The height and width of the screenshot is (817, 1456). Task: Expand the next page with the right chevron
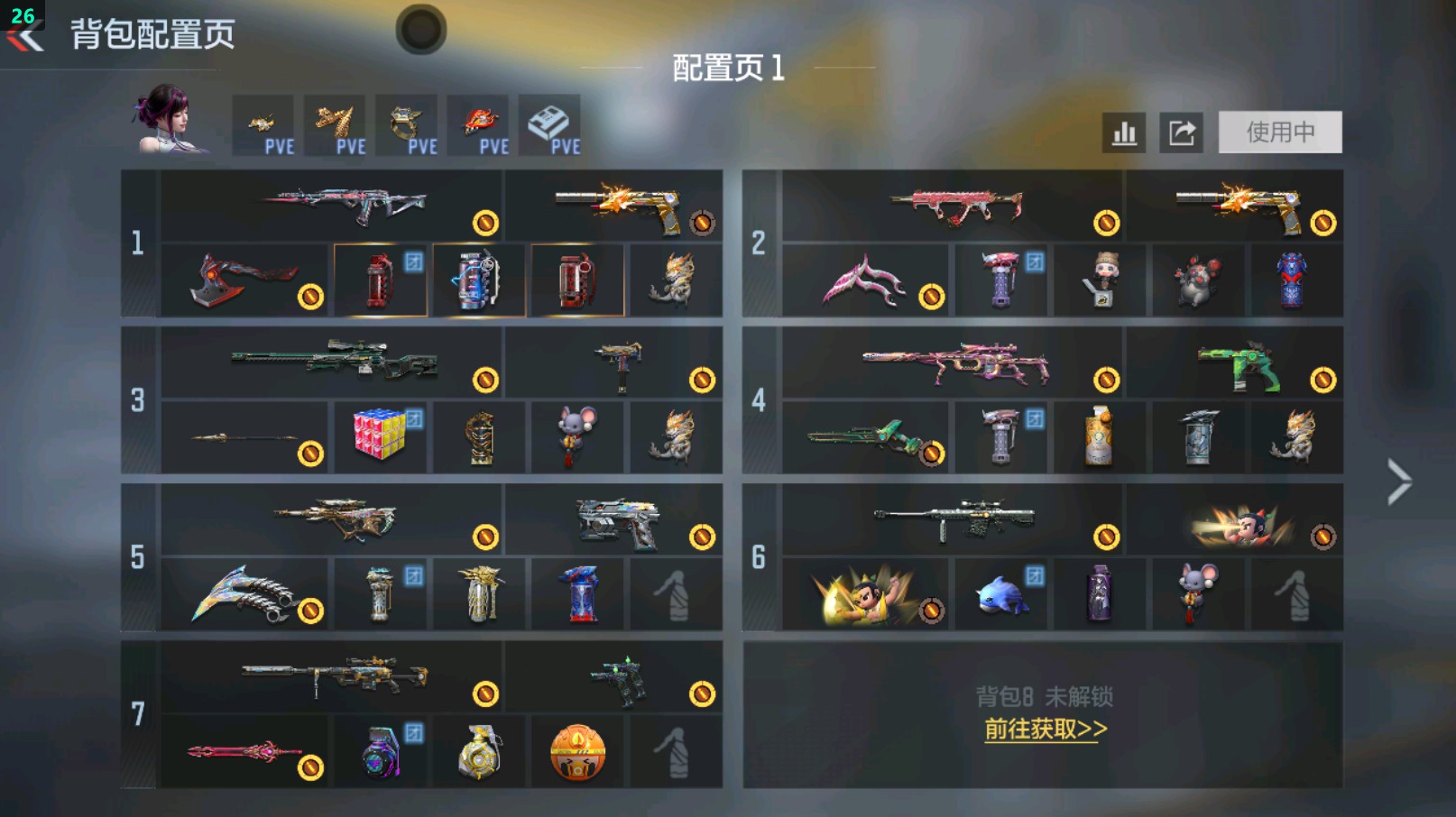[x=1396, y=481]
